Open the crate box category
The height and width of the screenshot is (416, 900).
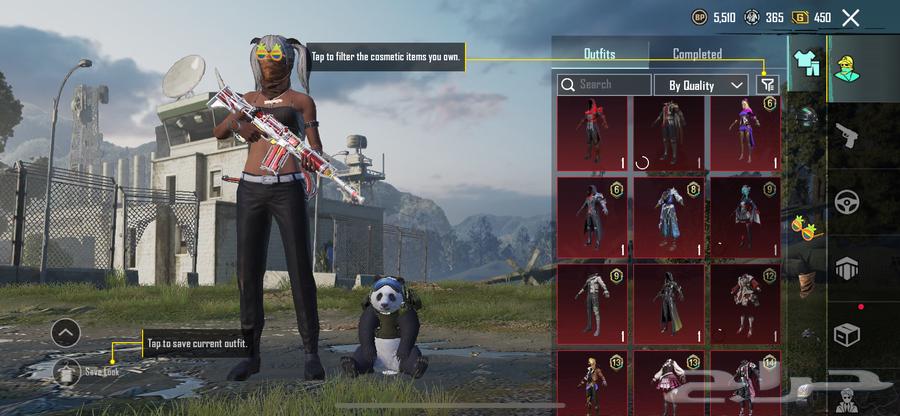[x=848, y=334]
